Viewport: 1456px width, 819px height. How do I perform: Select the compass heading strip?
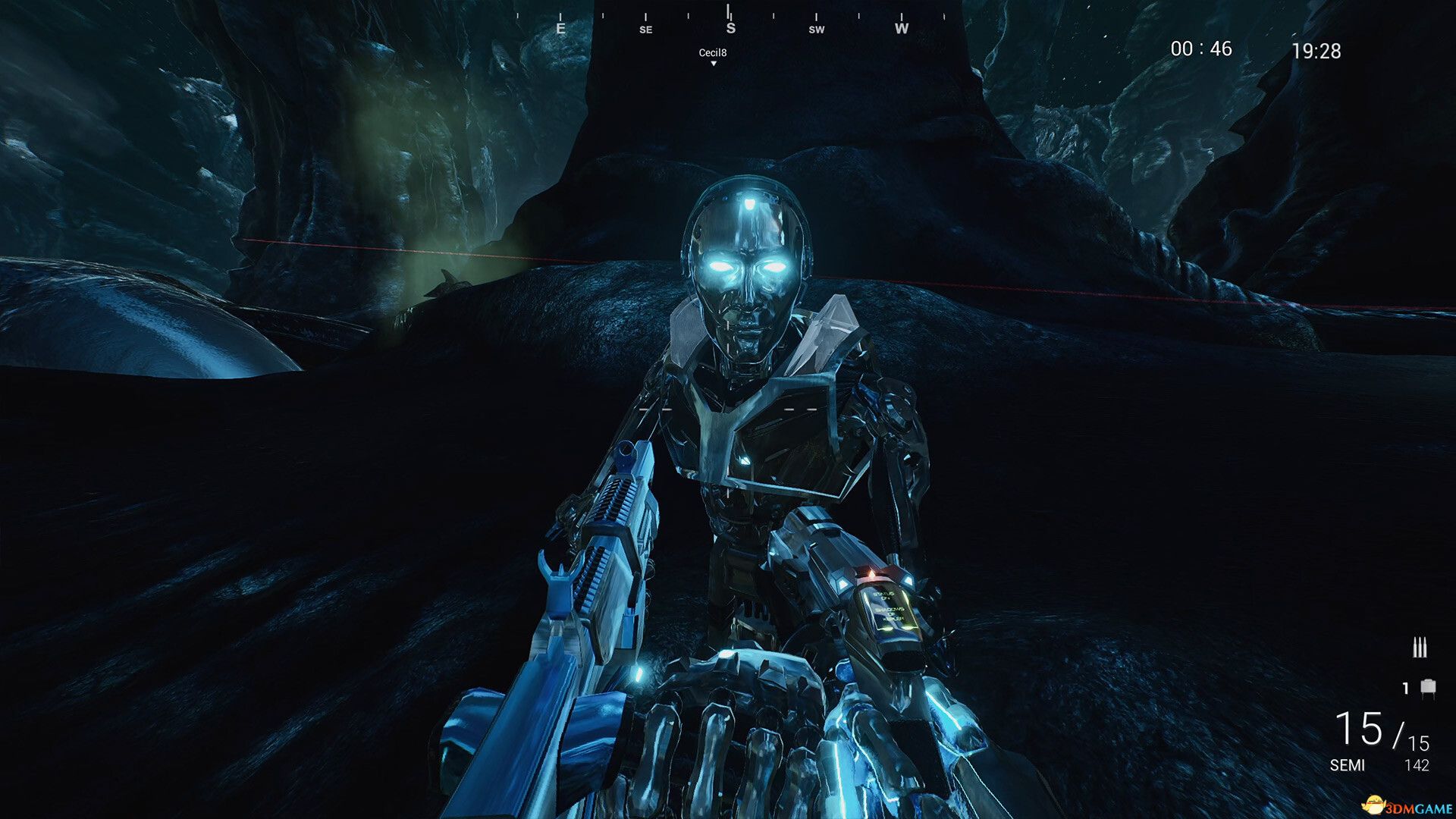tap(730, 23)
